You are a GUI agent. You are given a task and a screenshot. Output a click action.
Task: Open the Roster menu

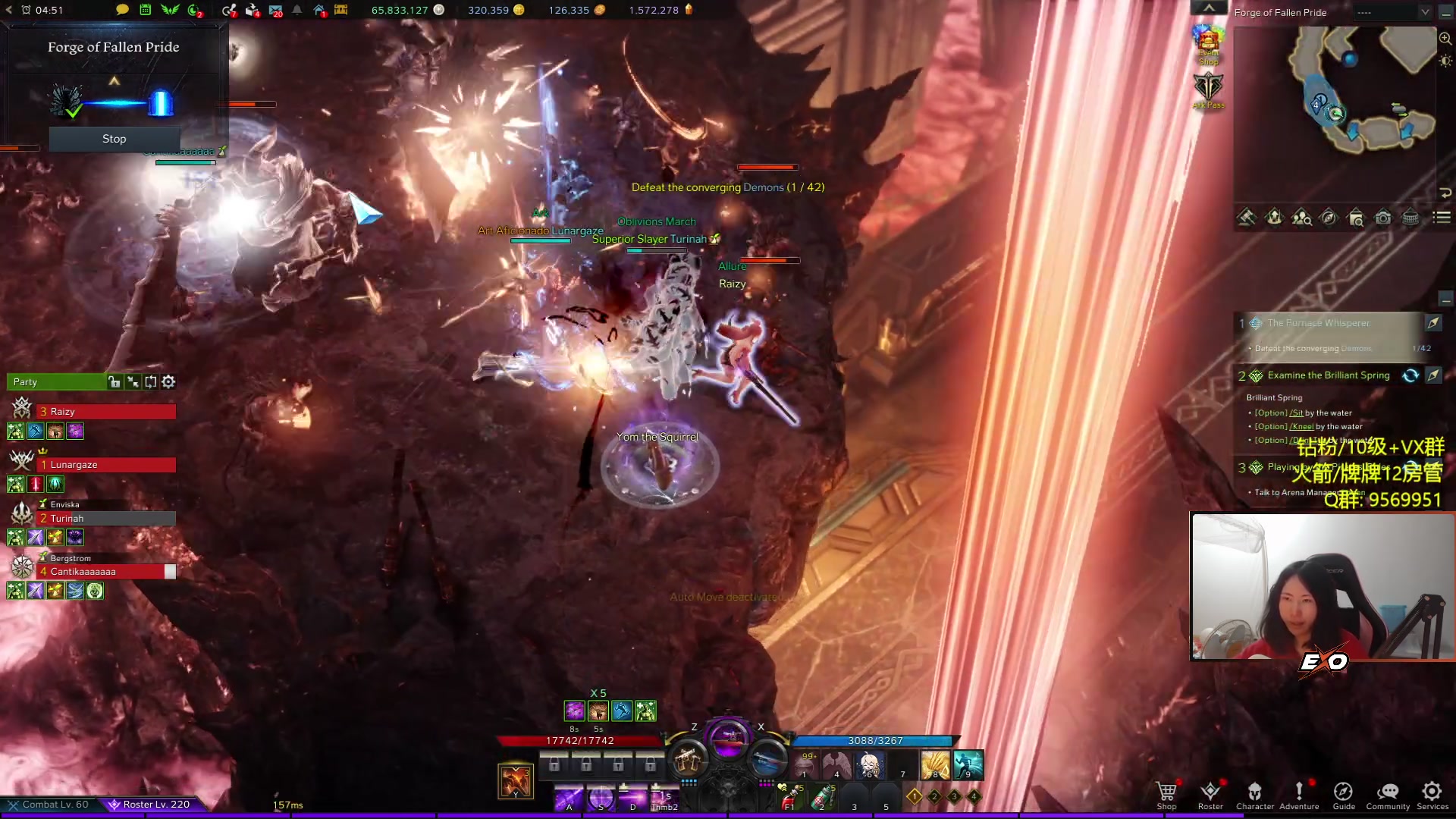1210,794
